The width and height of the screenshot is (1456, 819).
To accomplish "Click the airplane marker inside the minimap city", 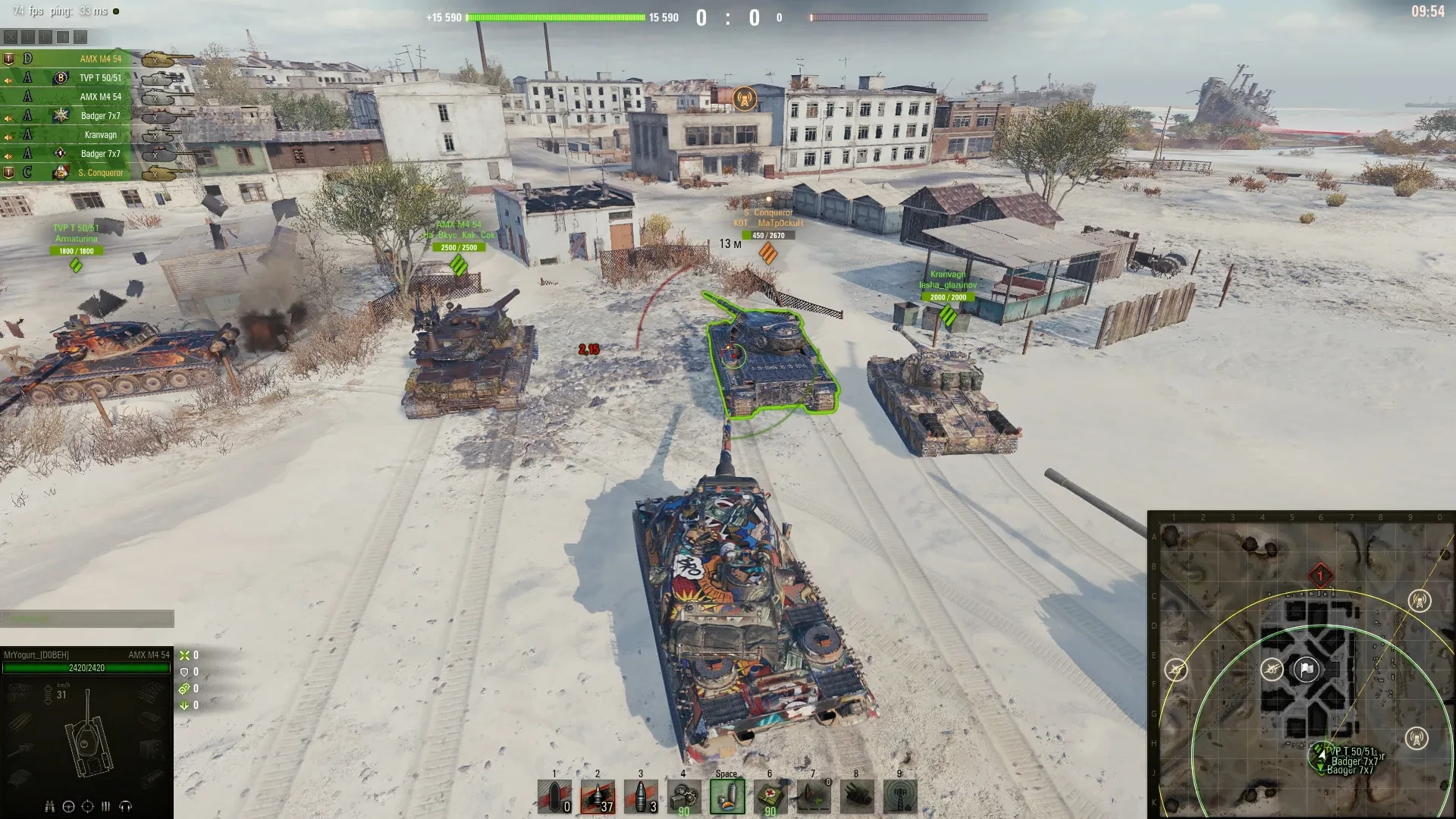I will (1272, 669).
